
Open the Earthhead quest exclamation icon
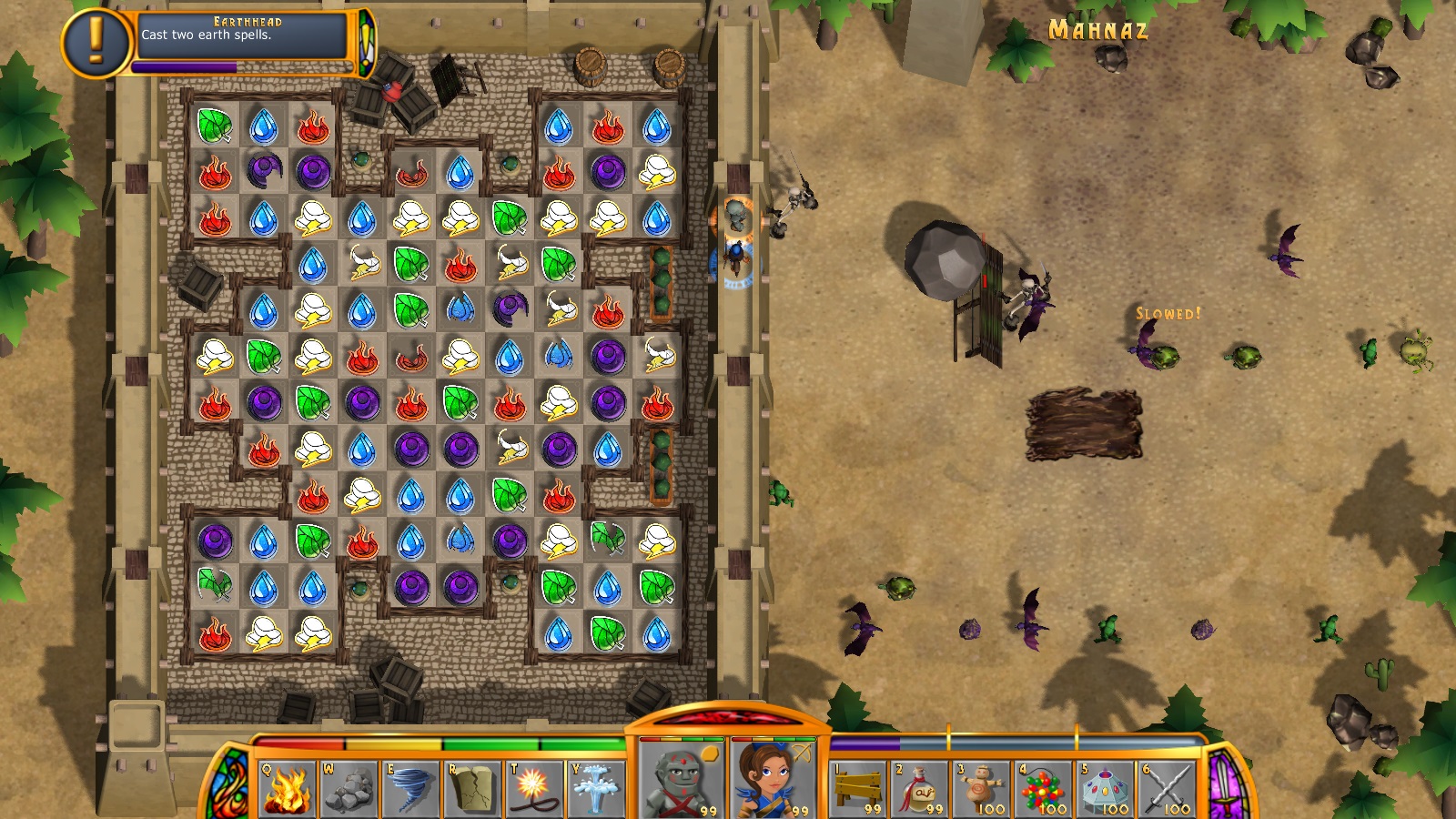[96, 42]
